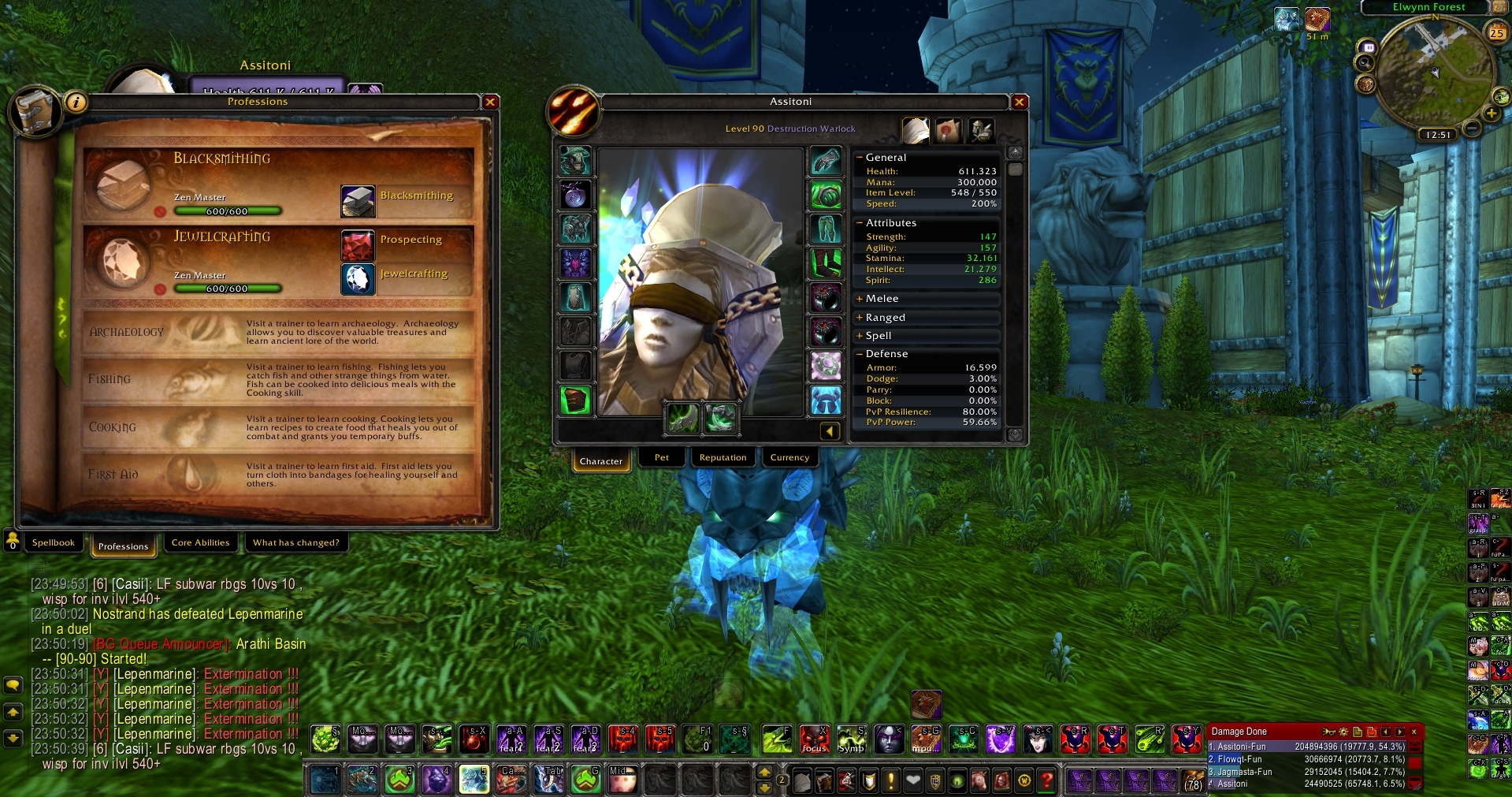Hide the character stats pane arrow
The image size is (1512, 797).
tap(829, 431)
